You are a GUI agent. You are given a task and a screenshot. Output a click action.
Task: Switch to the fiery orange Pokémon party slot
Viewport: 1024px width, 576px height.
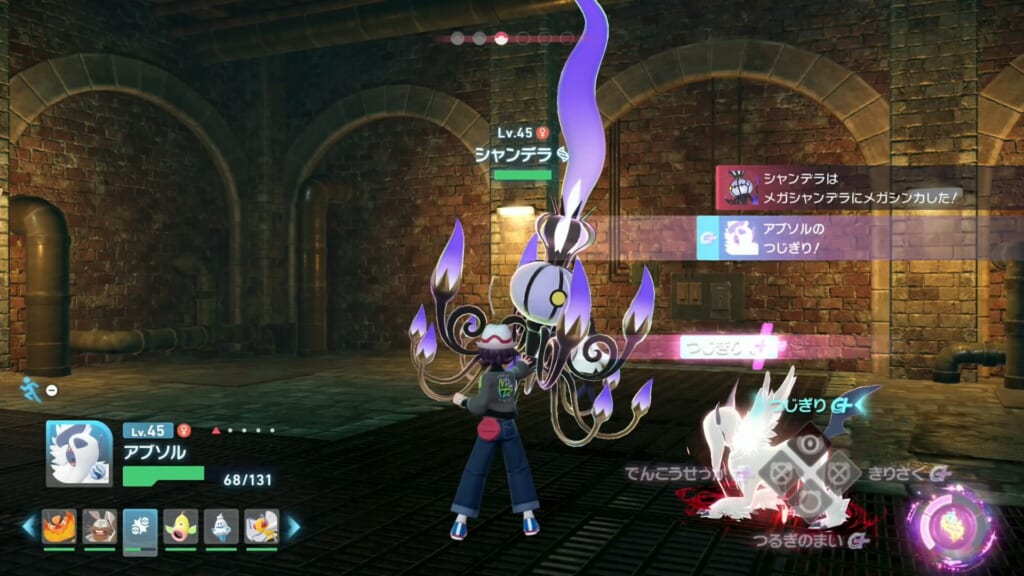(59, 527)
